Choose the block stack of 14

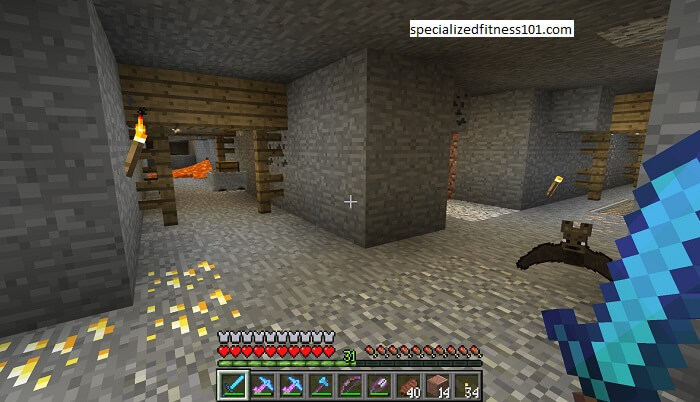tap(437, 385)
